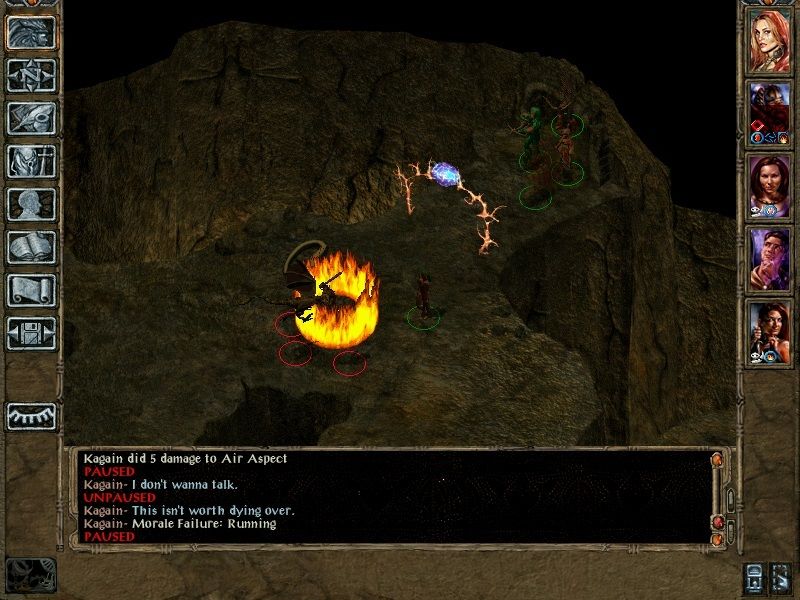The image size is (800, 600).
Task: Open the inventory screen armor icon
Action: (x=31, y=160)
